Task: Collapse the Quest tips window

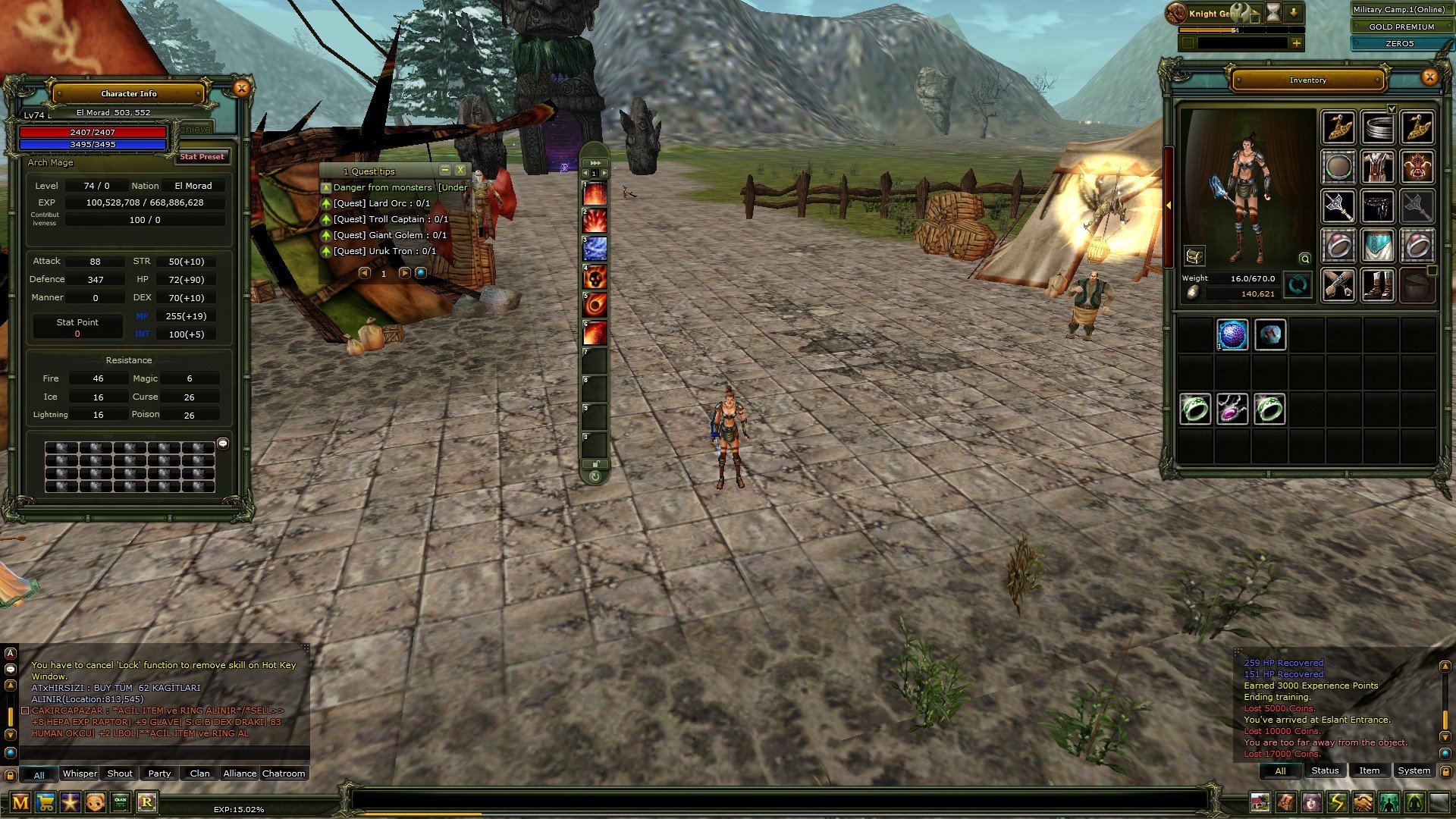Action: [445, 170]
